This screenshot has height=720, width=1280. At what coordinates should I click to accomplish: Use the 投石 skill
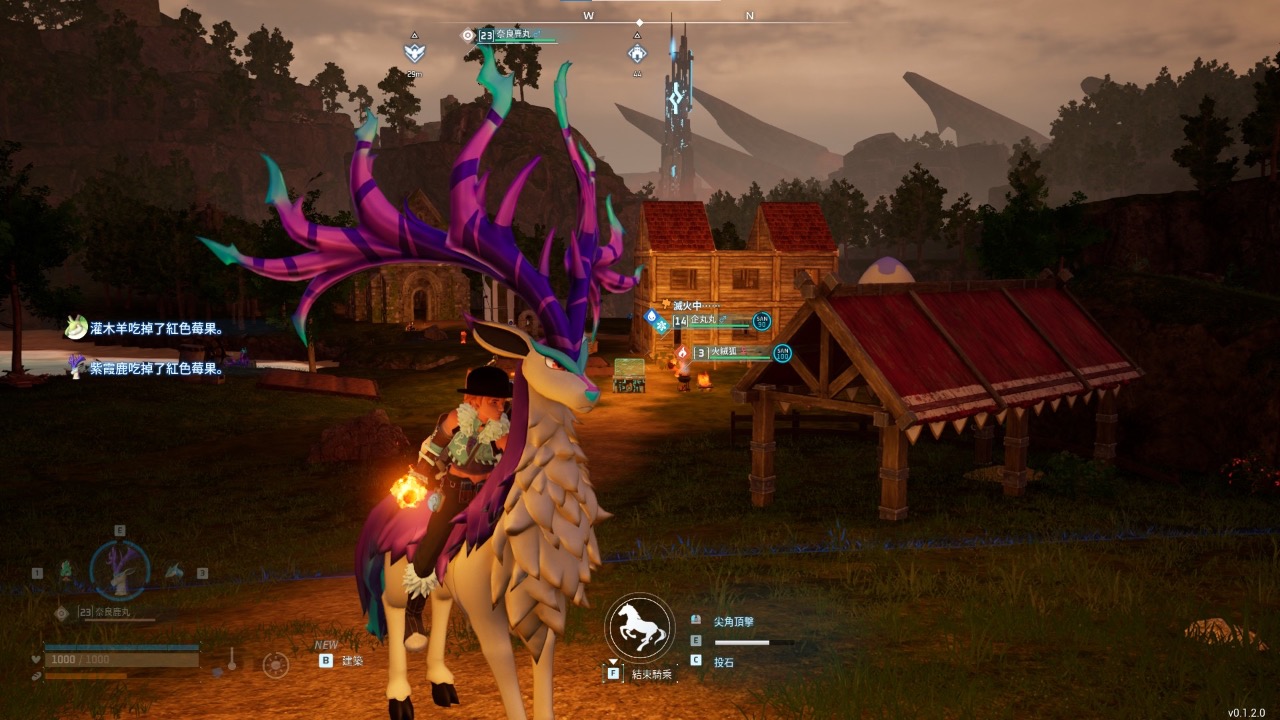click(x=723, y=662)
